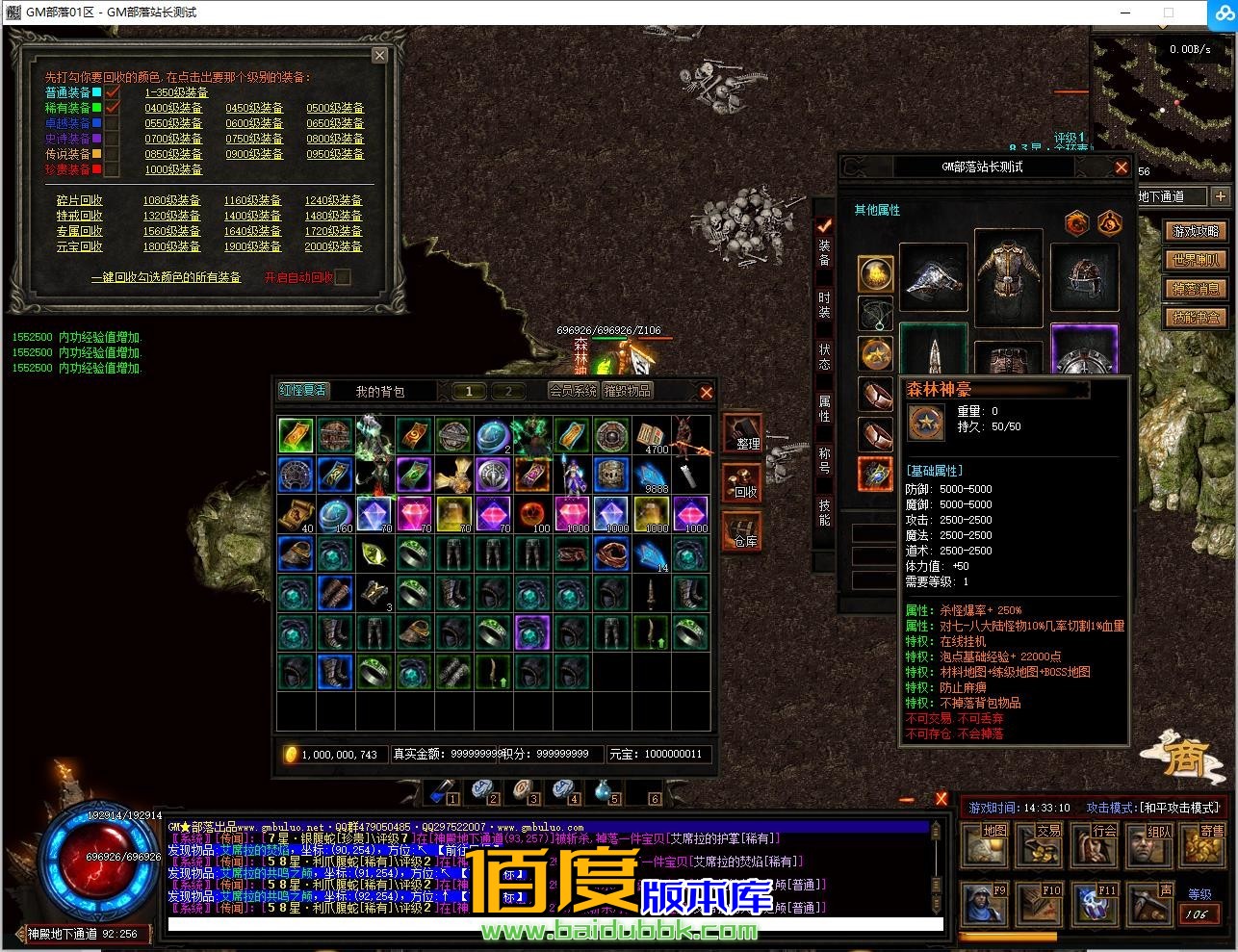Select the 元宝回收 option
The image size is (1238, 952).
pos(79,246)
